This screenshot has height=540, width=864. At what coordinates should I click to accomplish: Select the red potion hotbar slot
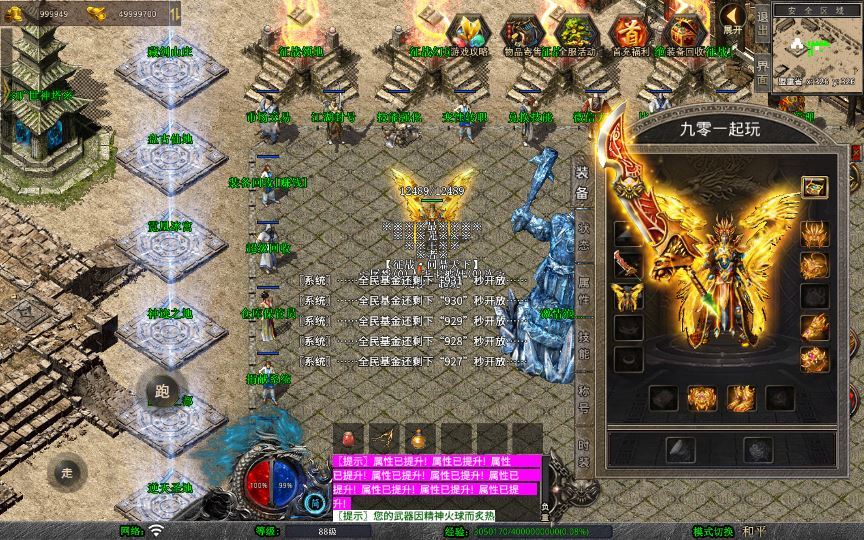pyautogui.click(x=350, y=437)
